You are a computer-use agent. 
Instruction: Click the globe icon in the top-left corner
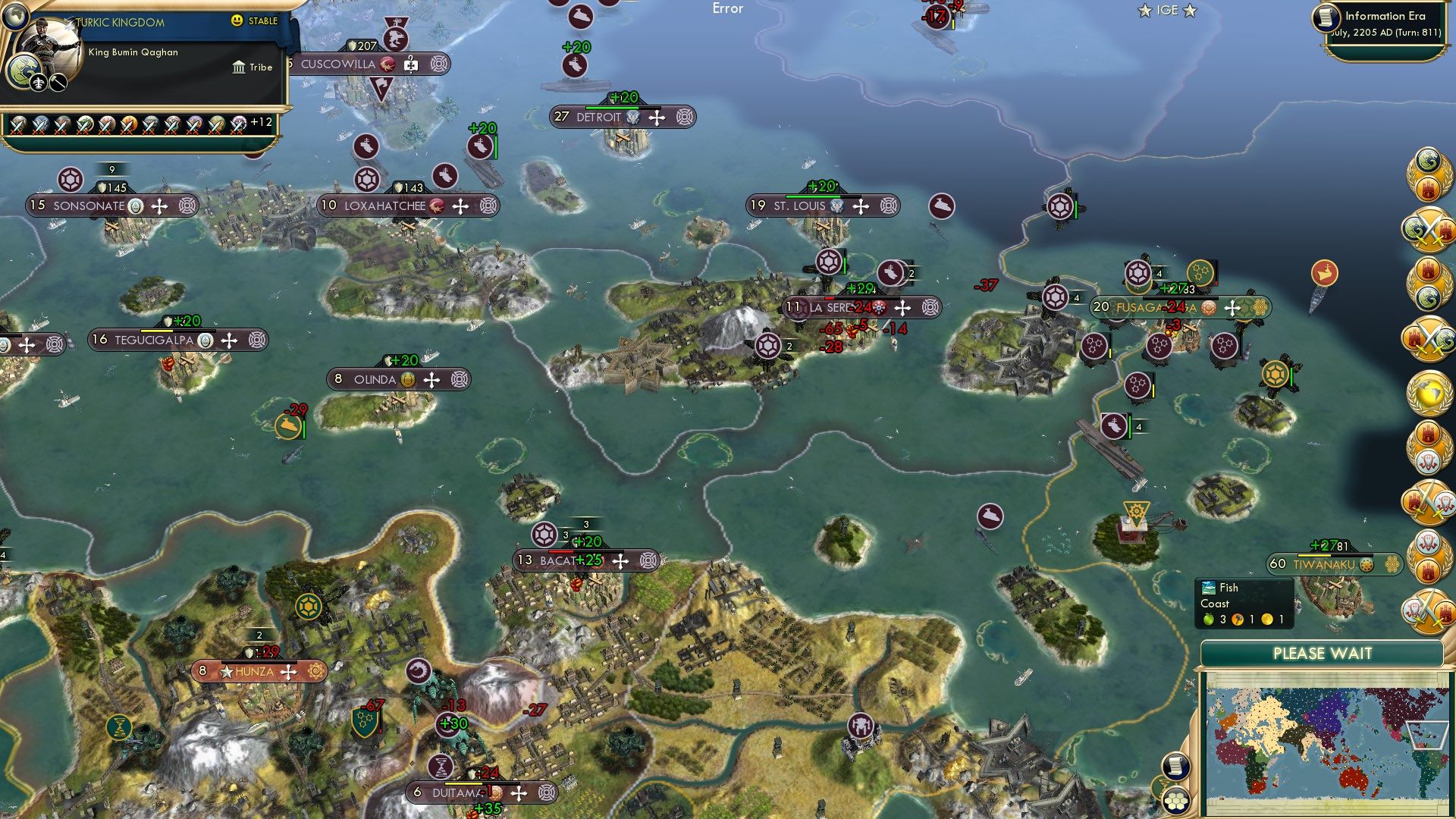coord(16,17)
